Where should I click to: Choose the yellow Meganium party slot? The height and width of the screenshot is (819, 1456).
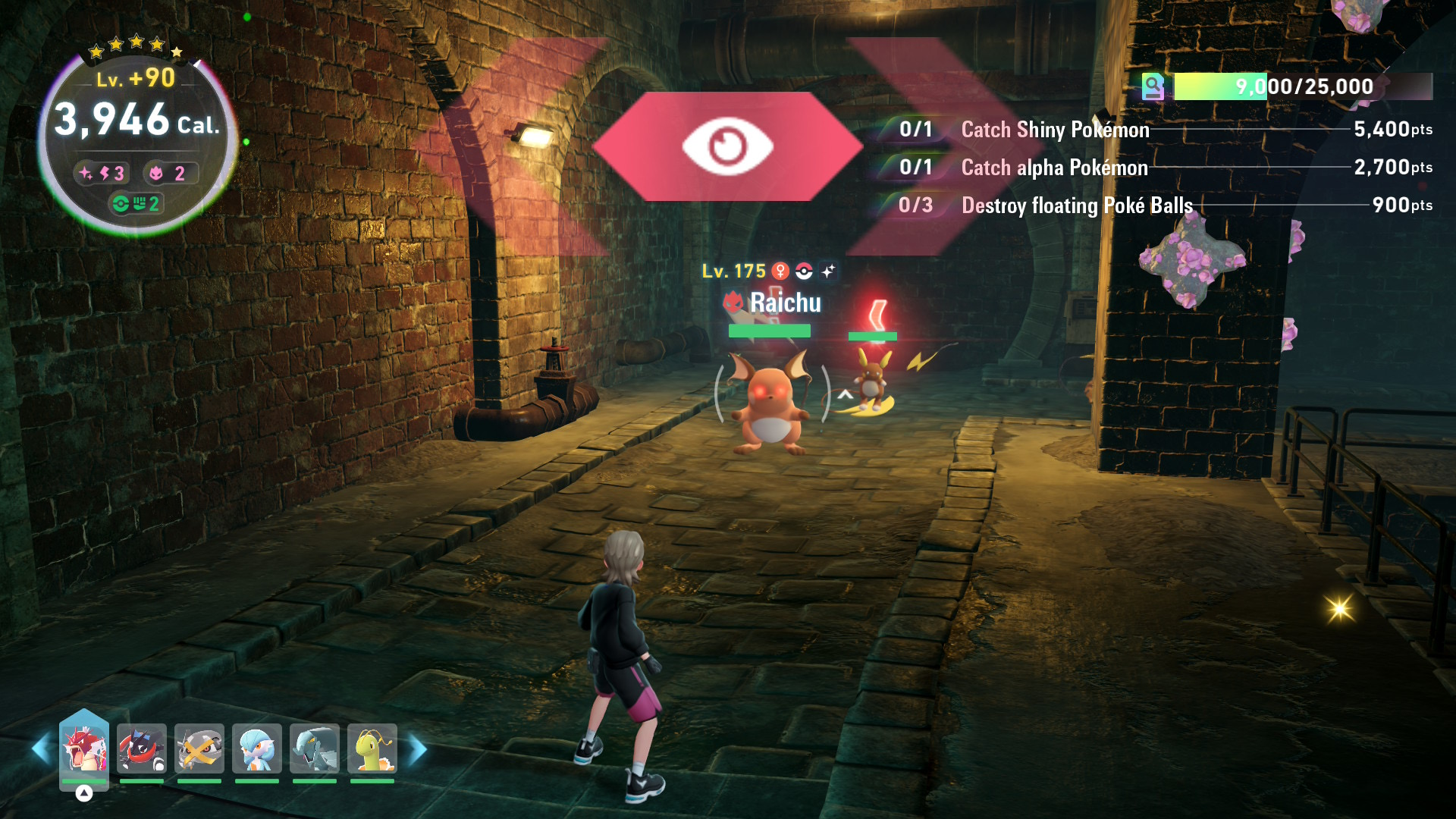(x=372, y=748)
